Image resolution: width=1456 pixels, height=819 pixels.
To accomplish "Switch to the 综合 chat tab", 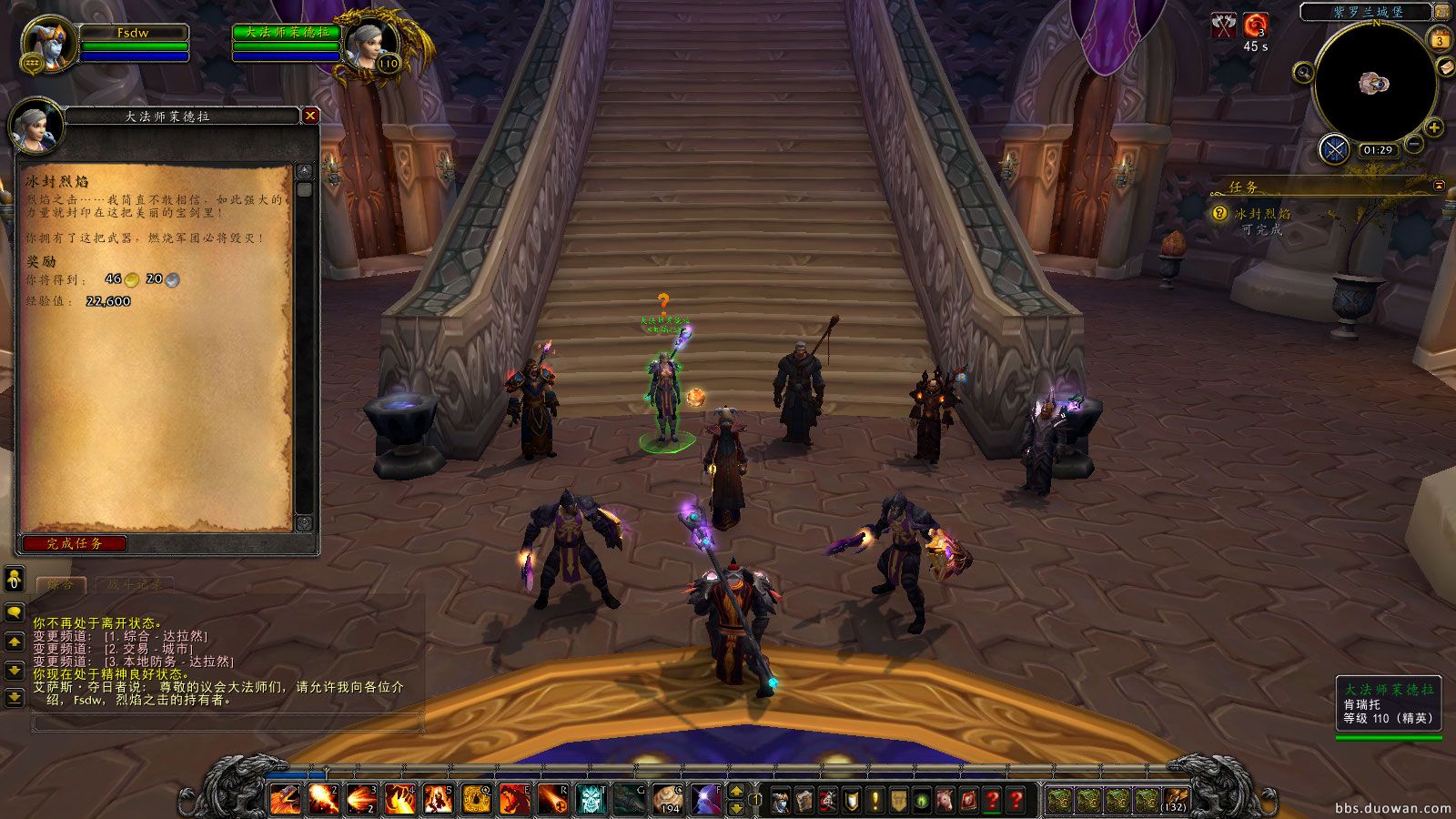I will (61, 583).
